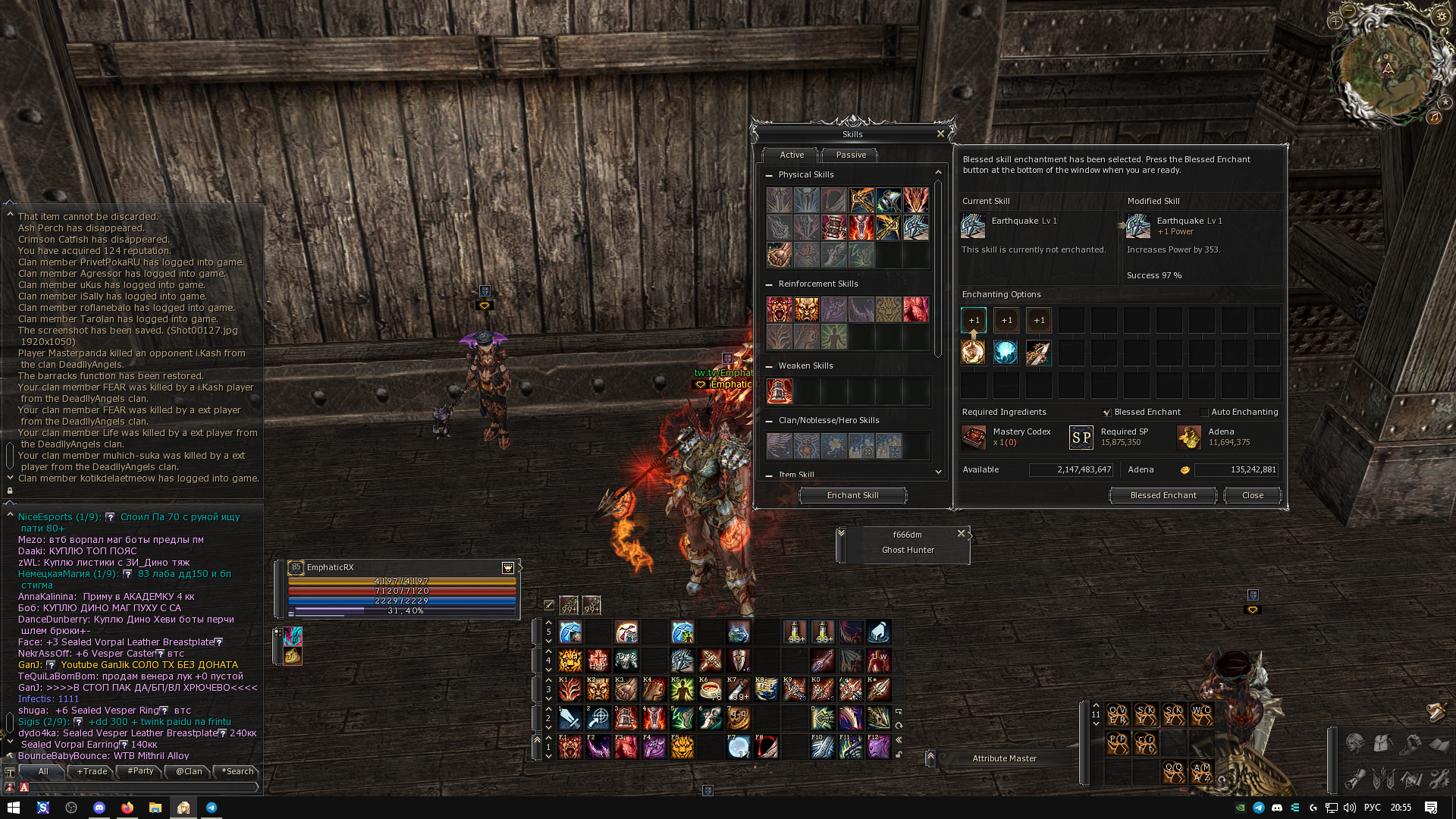Open Discord from the taskbar
This screenshot has width=1456, height=819.
tap(99, 808)
